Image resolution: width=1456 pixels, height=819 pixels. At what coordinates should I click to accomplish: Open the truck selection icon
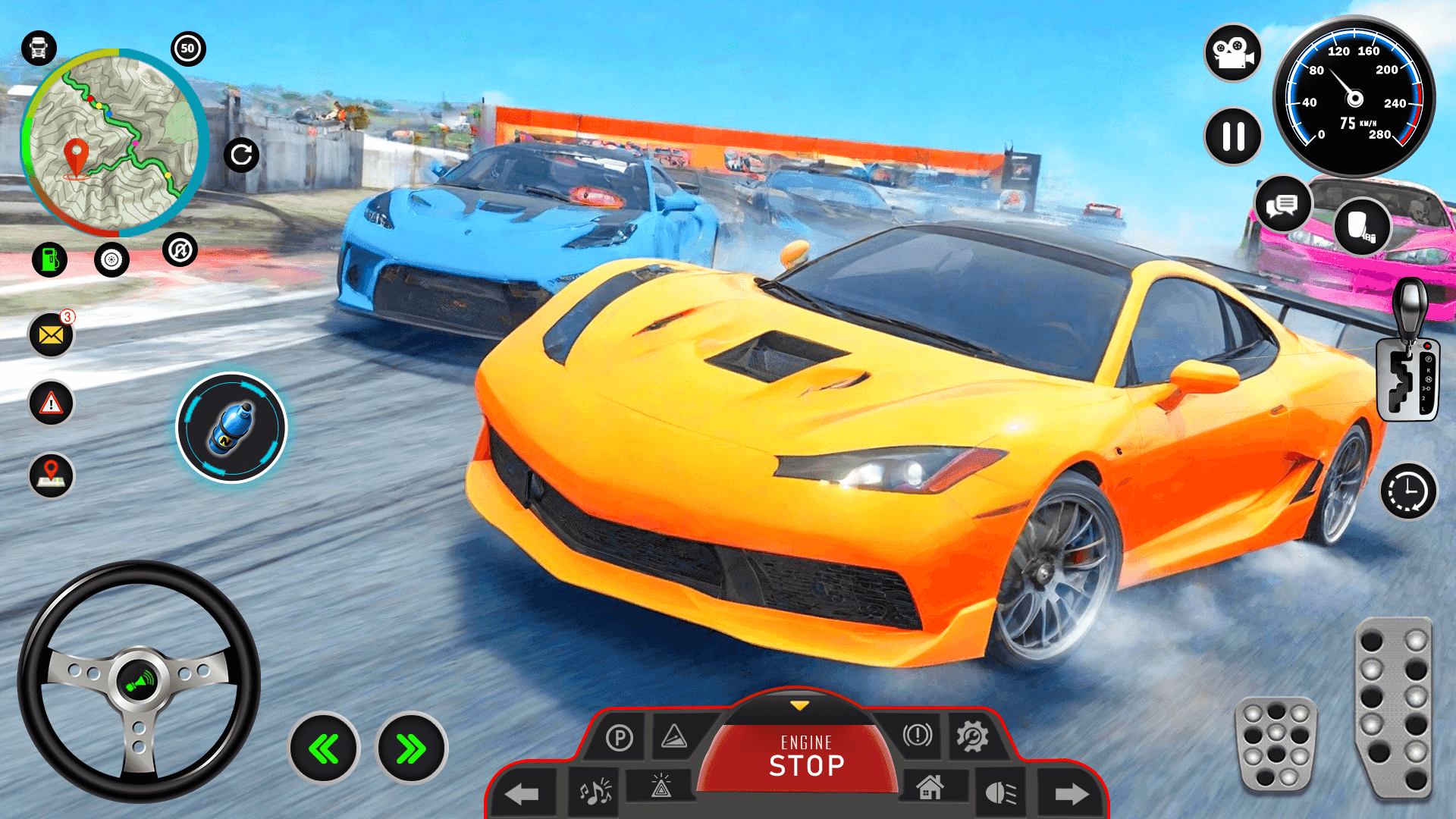coord(38,47)
